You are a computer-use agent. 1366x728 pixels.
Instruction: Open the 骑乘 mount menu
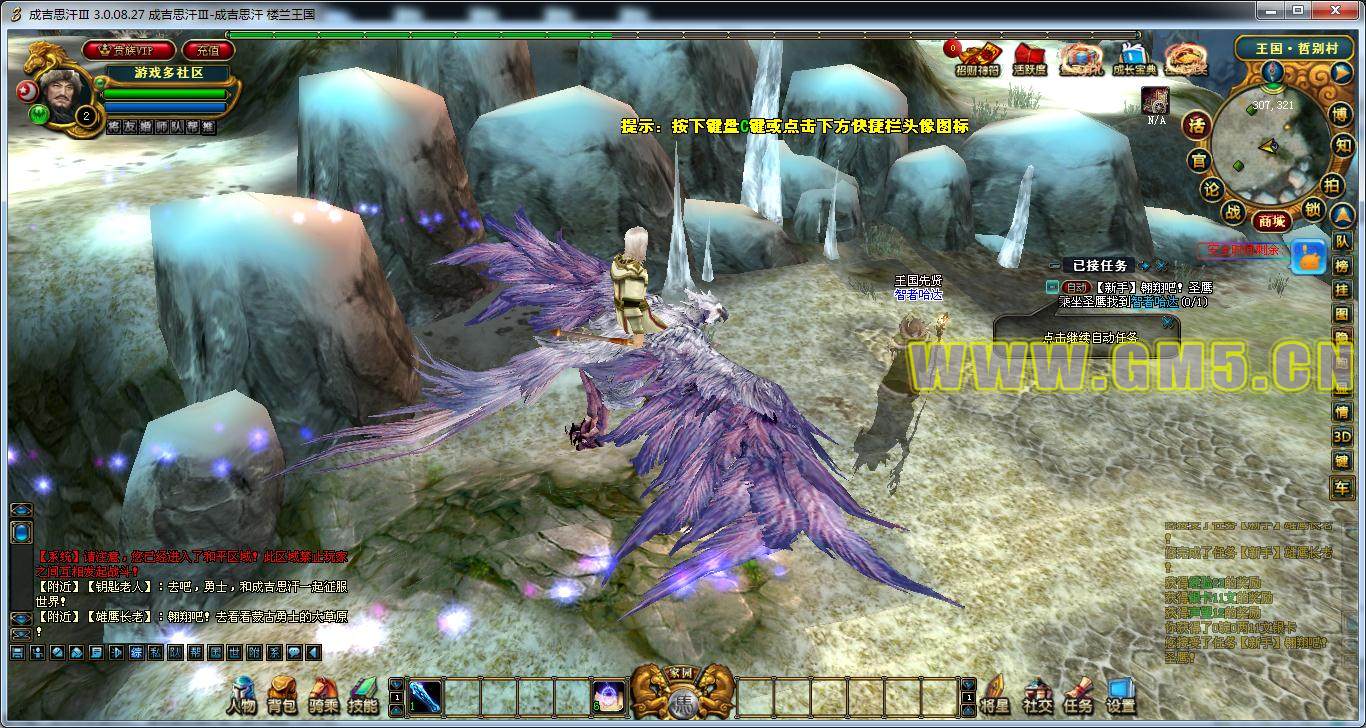(323, 694)
